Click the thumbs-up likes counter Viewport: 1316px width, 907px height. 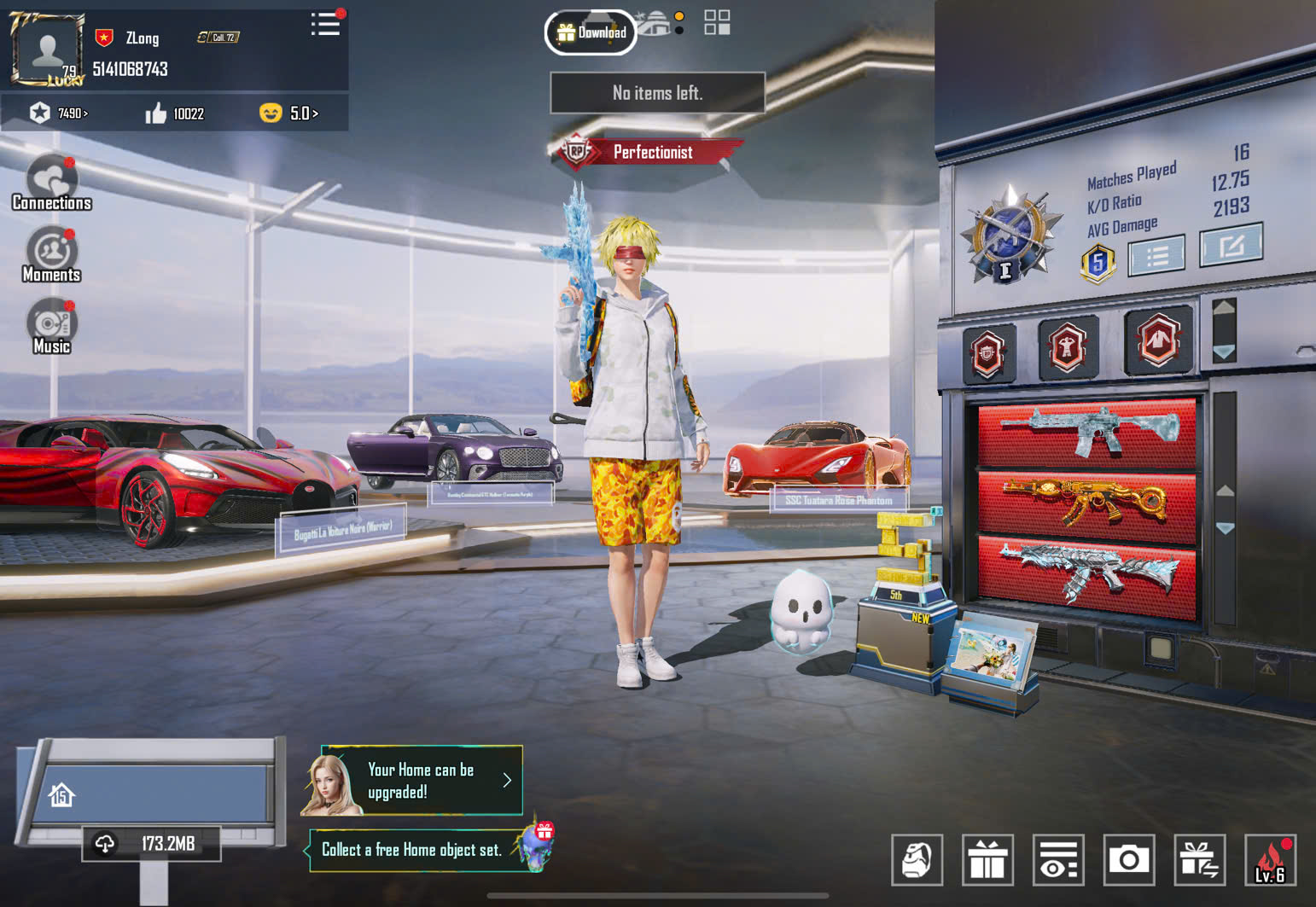click(175, 113)
